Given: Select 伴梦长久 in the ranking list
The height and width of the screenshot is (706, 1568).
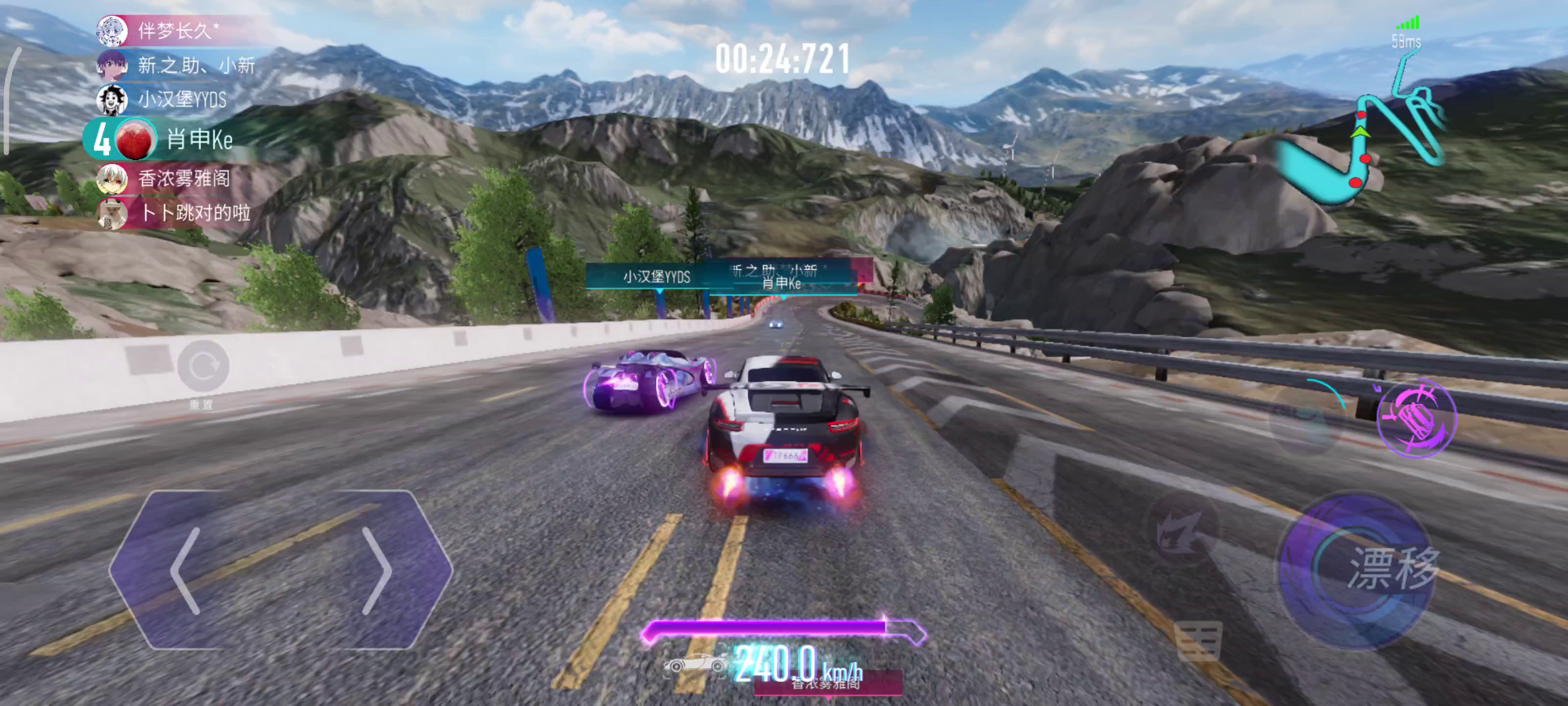Looking at the screenshot, I should (176, 30).
